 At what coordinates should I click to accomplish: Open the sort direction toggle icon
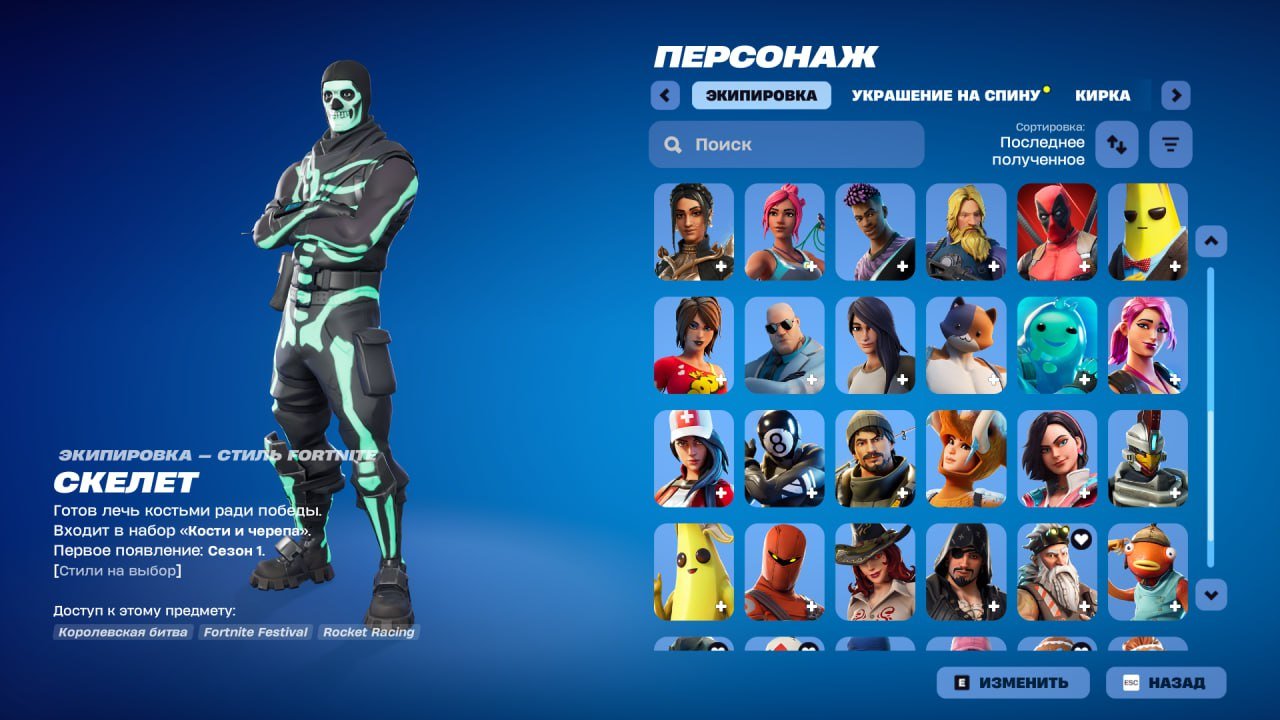(1116, 143)
